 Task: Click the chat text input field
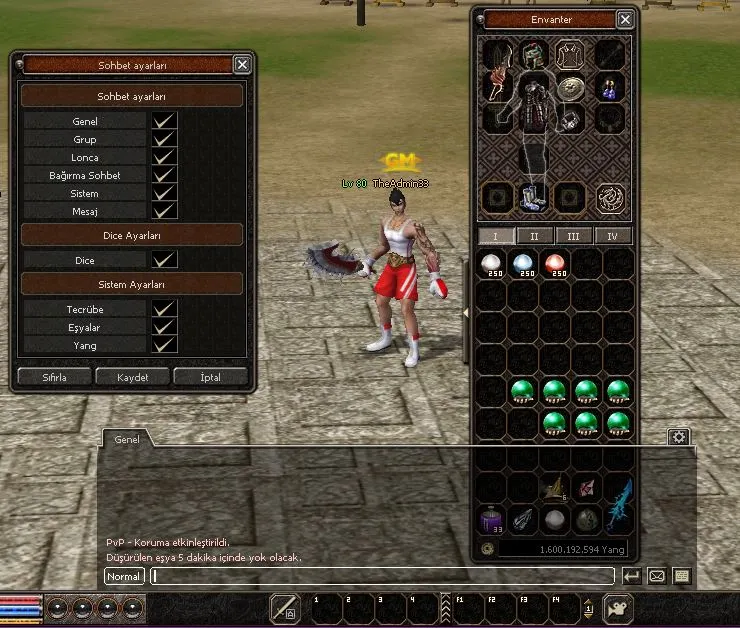click(x=381, y=576)
